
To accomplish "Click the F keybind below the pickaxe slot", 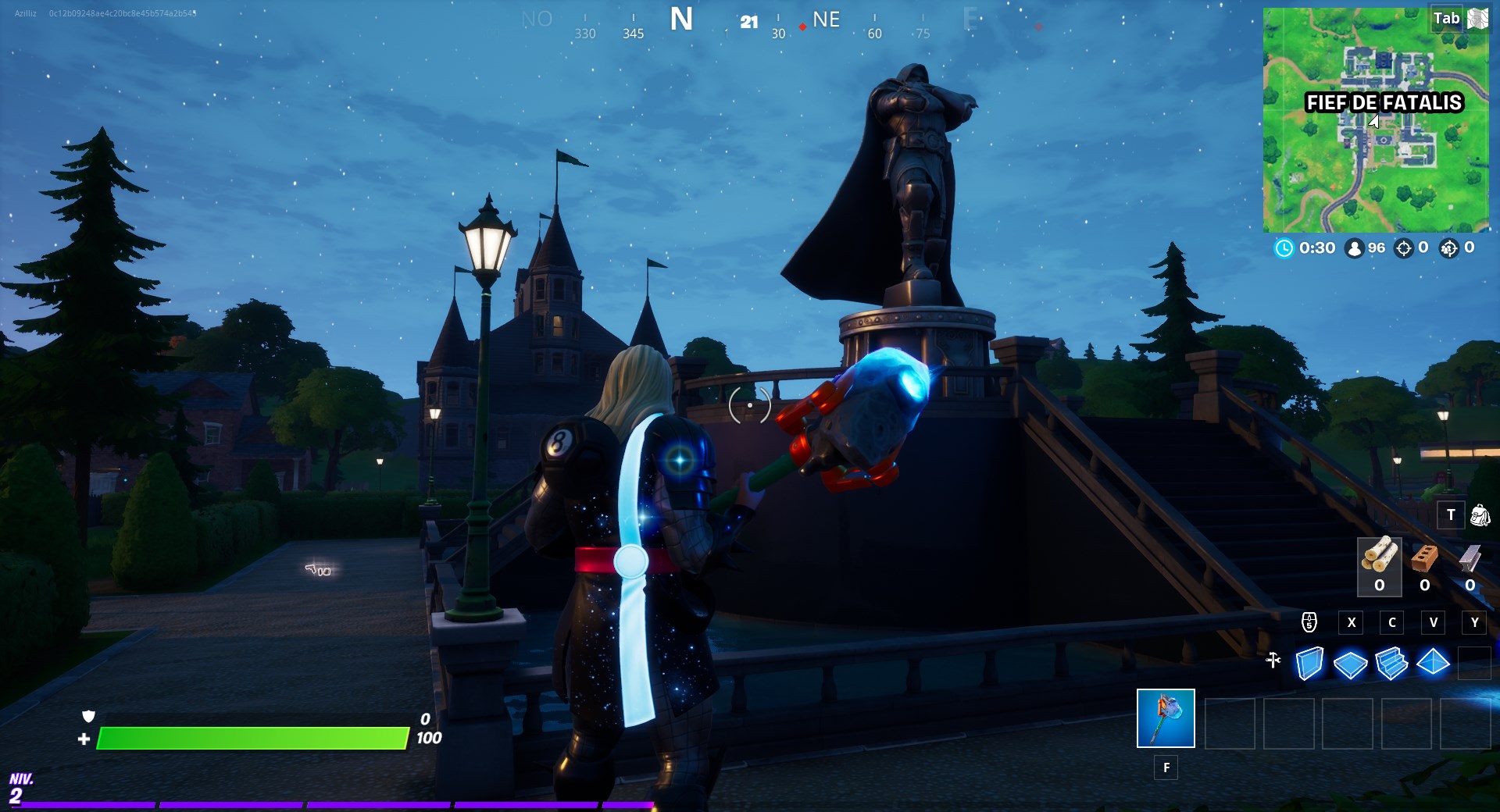I will click(x=1166, y=768).
